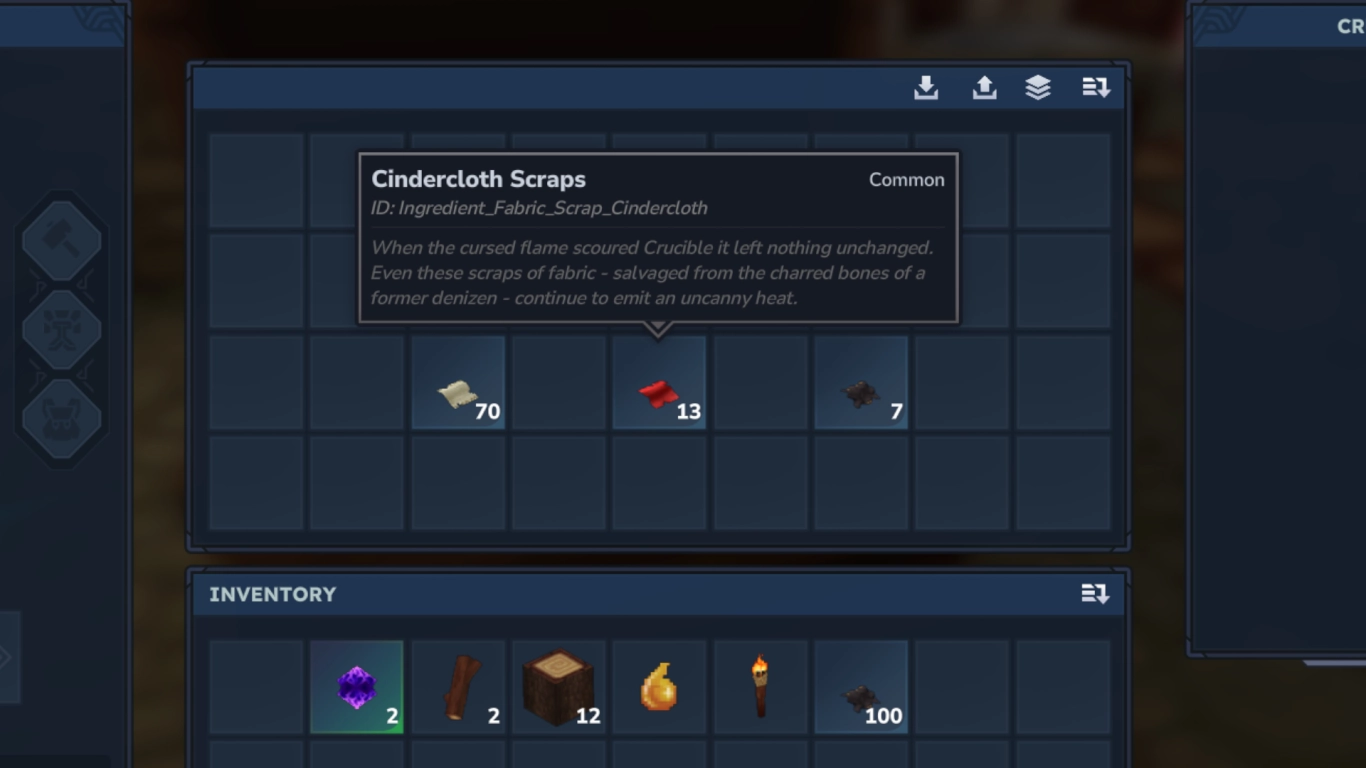
Task: Select the stack of 70 parchment scraps
Action: [457, 383]
